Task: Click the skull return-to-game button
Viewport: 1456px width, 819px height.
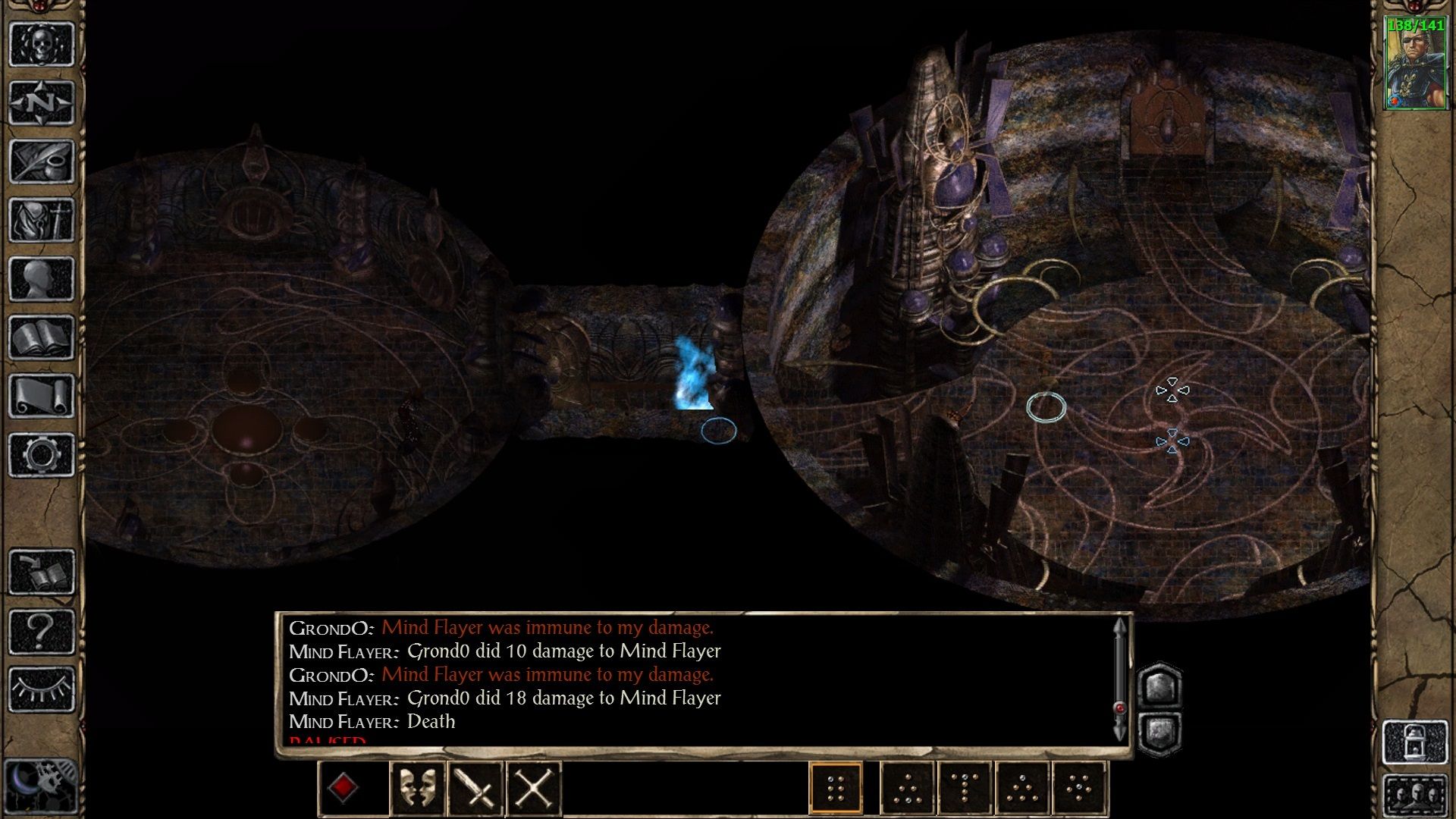Action: pos(42,44)
